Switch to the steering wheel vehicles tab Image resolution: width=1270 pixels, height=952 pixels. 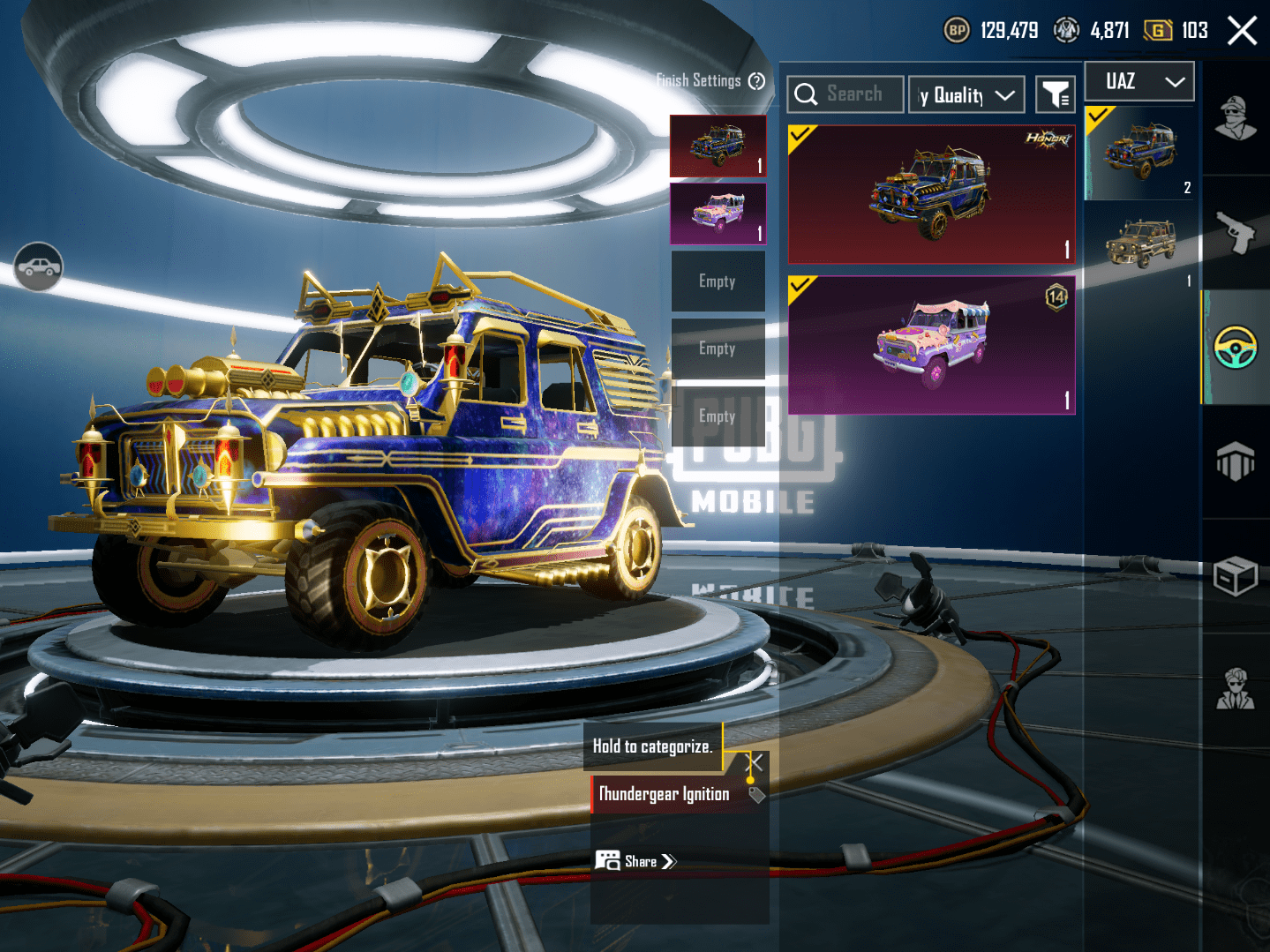(x=1236, y=347)
